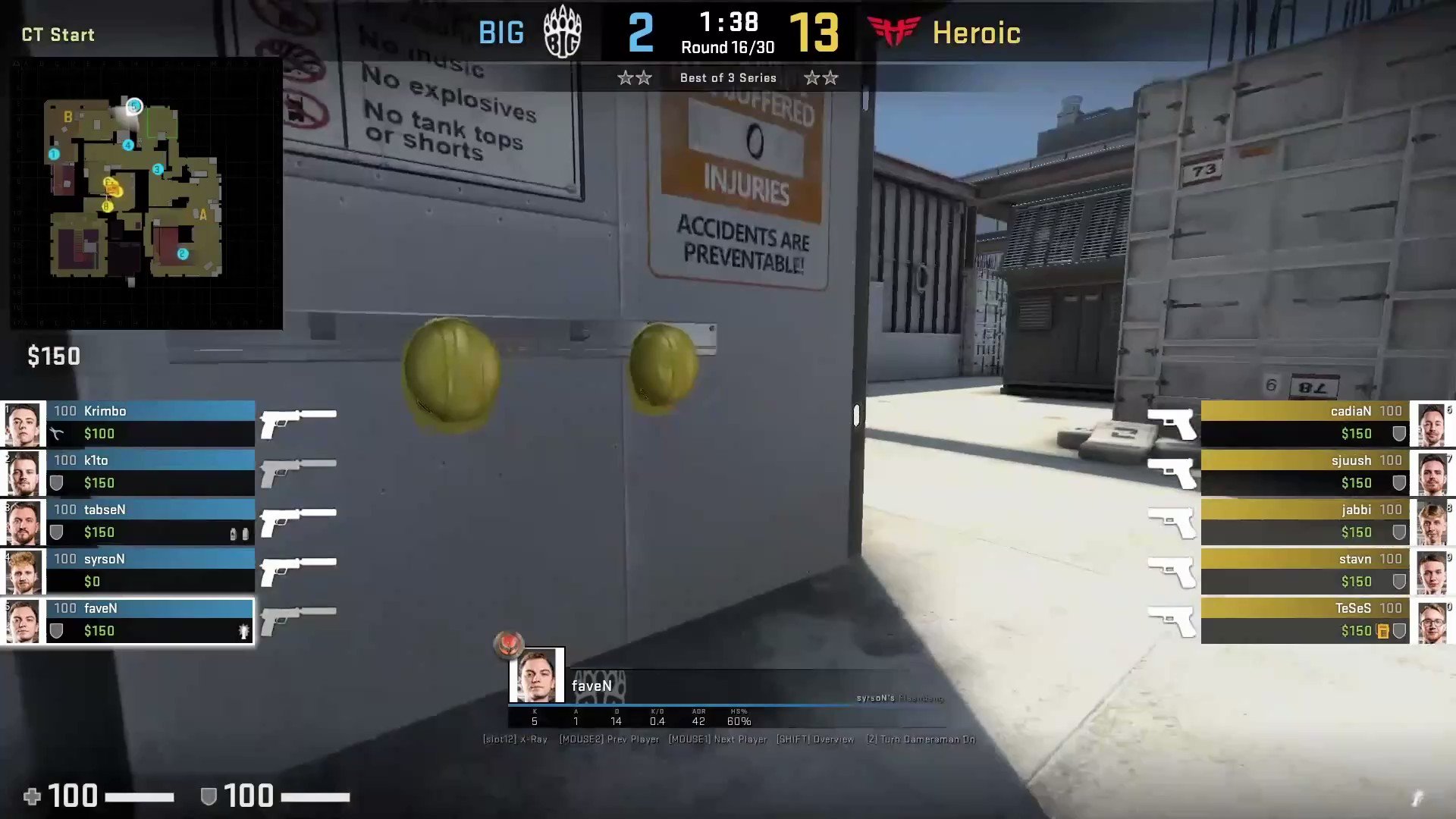The height and width of the screenshot is (819, 1456).
Task: Open the overview with the SHIFT option
Action: (815, 739)
